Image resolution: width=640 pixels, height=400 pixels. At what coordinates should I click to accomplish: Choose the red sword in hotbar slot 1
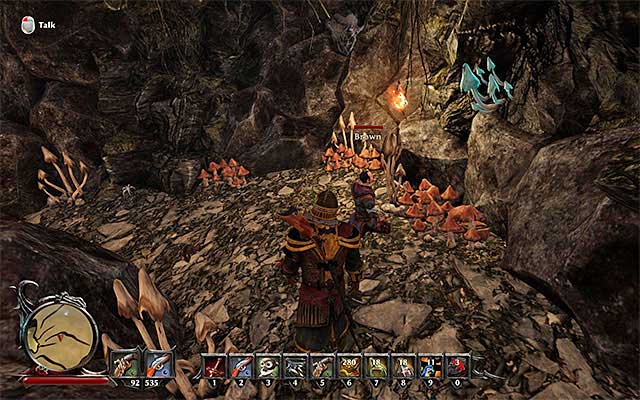tap(215, 366)
